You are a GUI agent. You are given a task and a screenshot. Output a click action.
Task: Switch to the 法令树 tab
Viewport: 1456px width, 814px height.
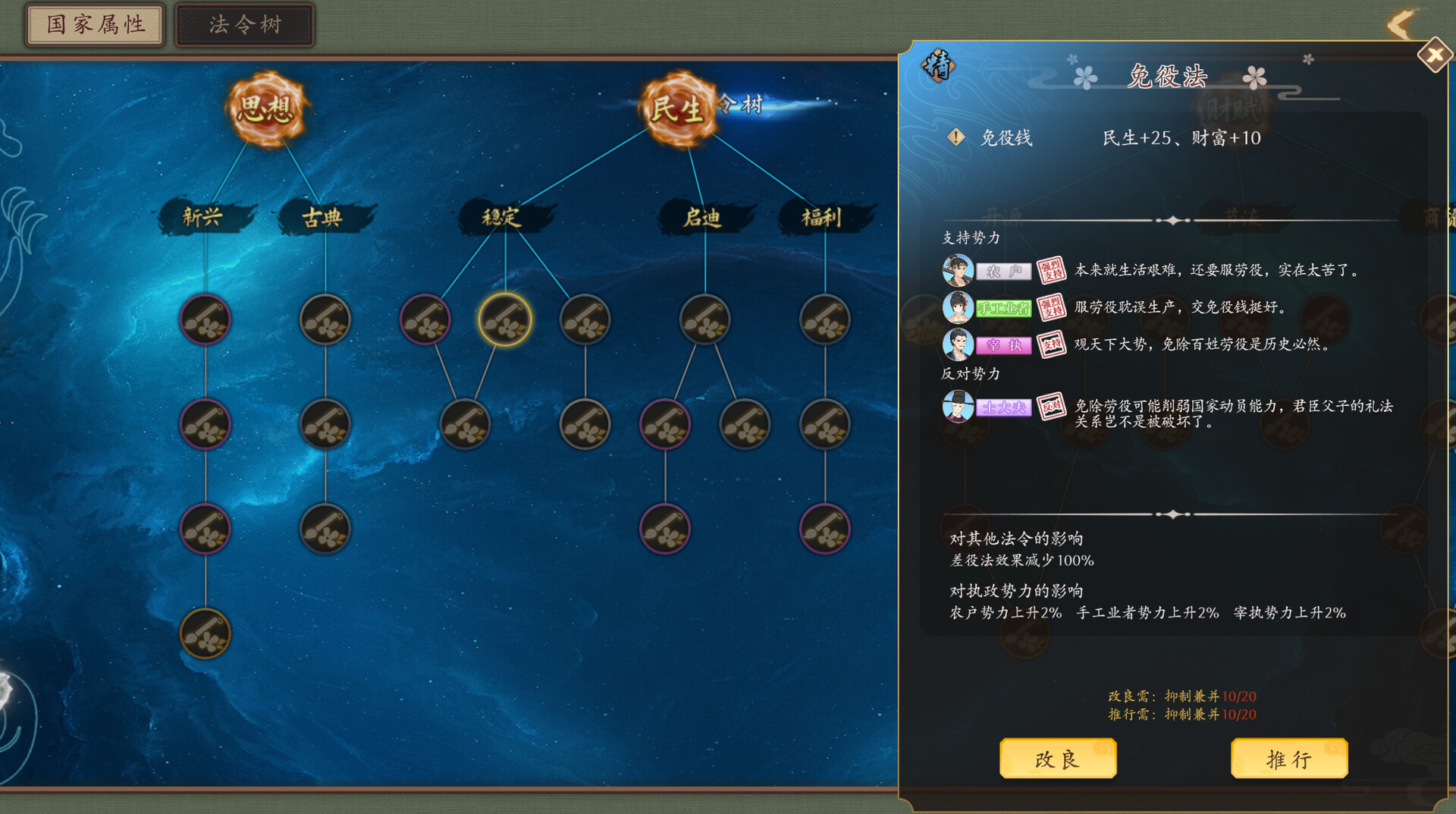pos(244,24)
